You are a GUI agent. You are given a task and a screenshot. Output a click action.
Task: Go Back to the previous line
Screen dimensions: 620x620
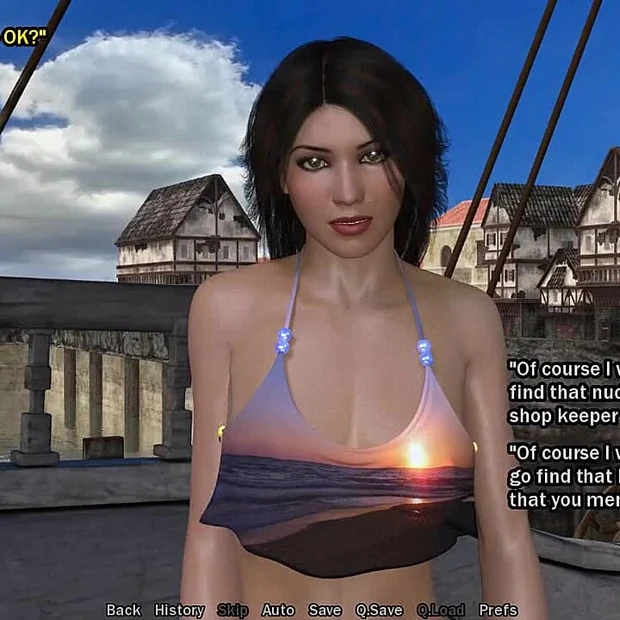123,610
